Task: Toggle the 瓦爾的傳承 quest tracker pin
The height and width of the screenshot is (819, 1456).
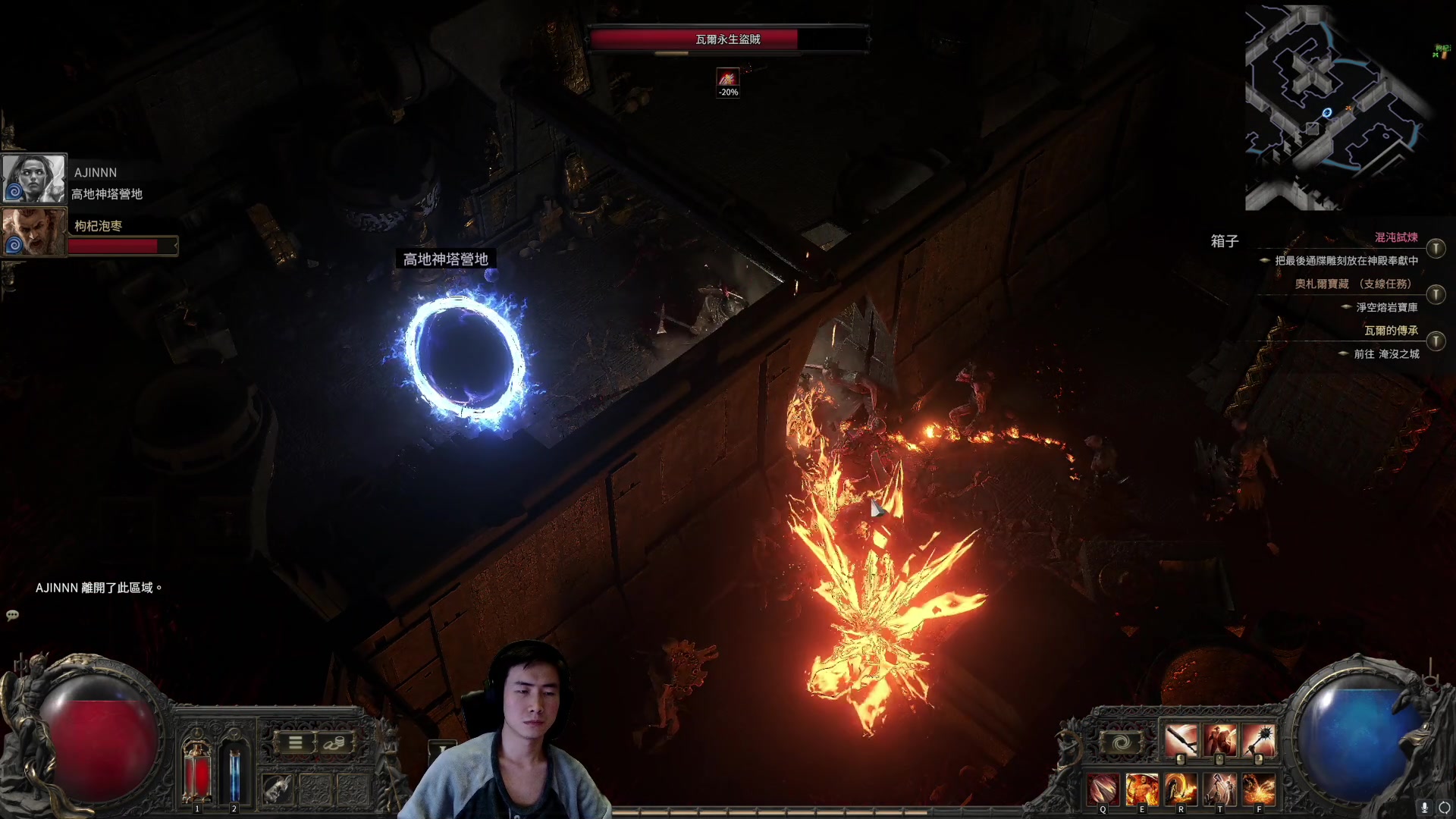Action: tap(1436, 341)
